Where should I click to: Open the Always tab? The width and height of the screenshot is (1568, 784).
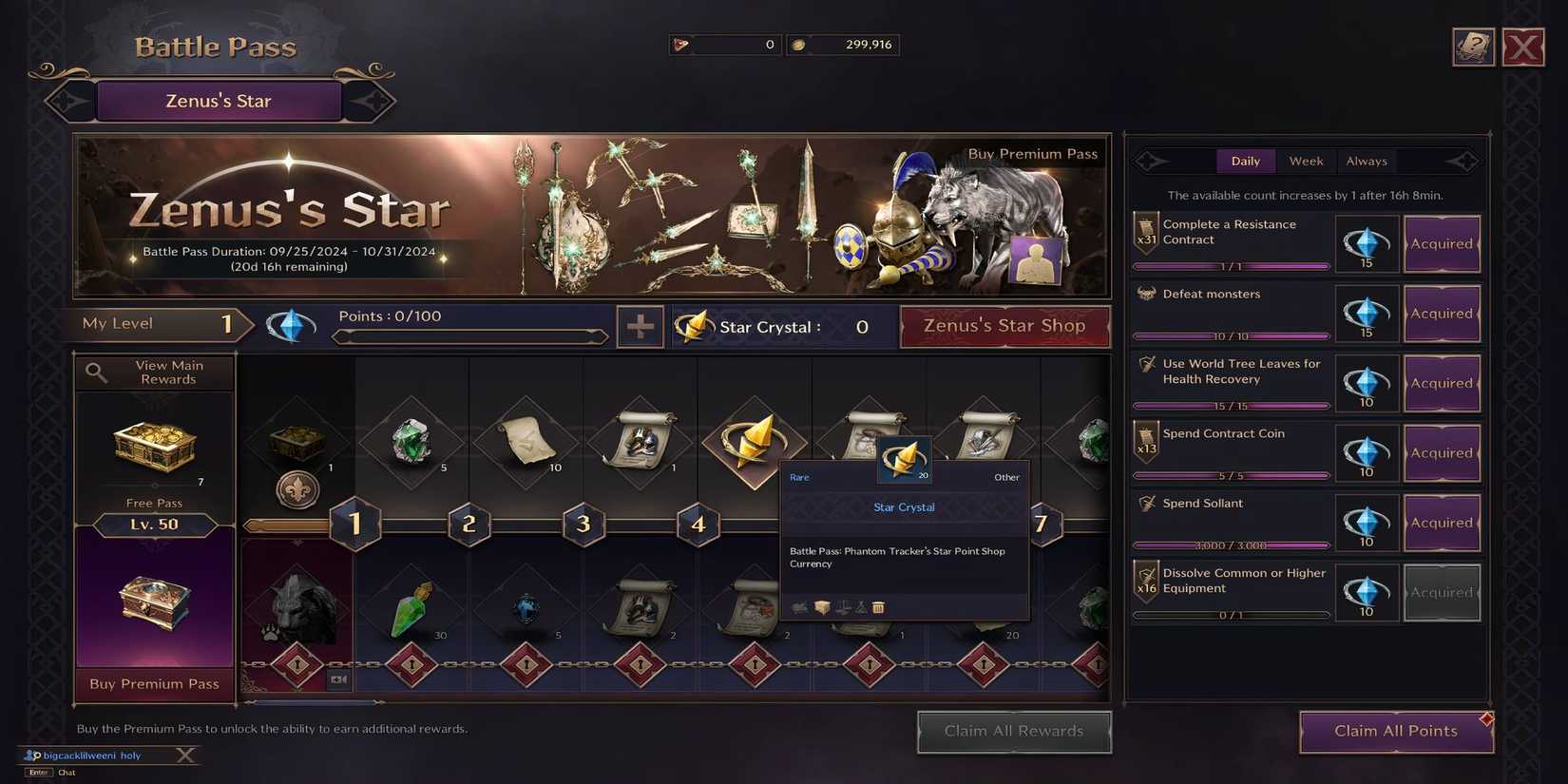[x=1366, y=161]
